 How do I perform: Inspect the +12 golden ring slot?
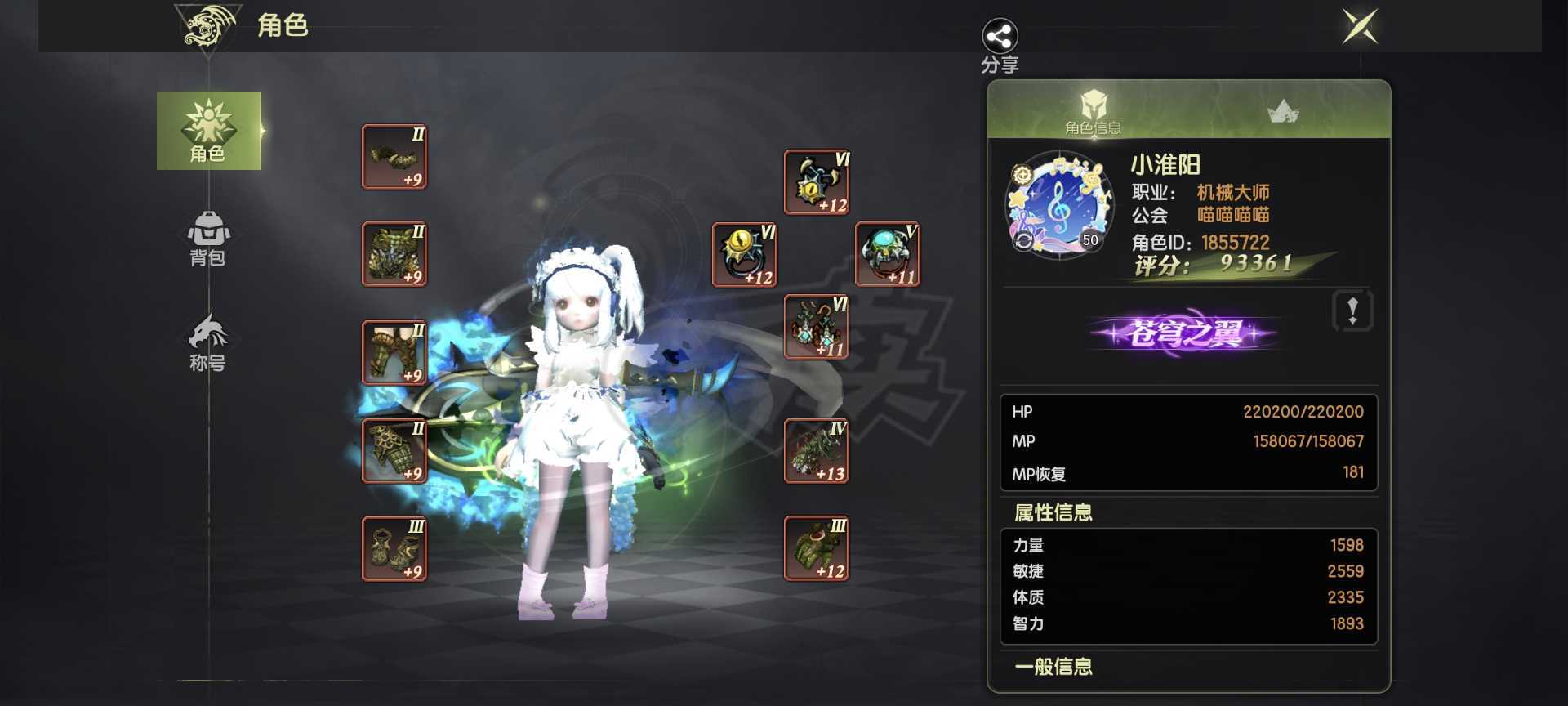coord(745,255)
